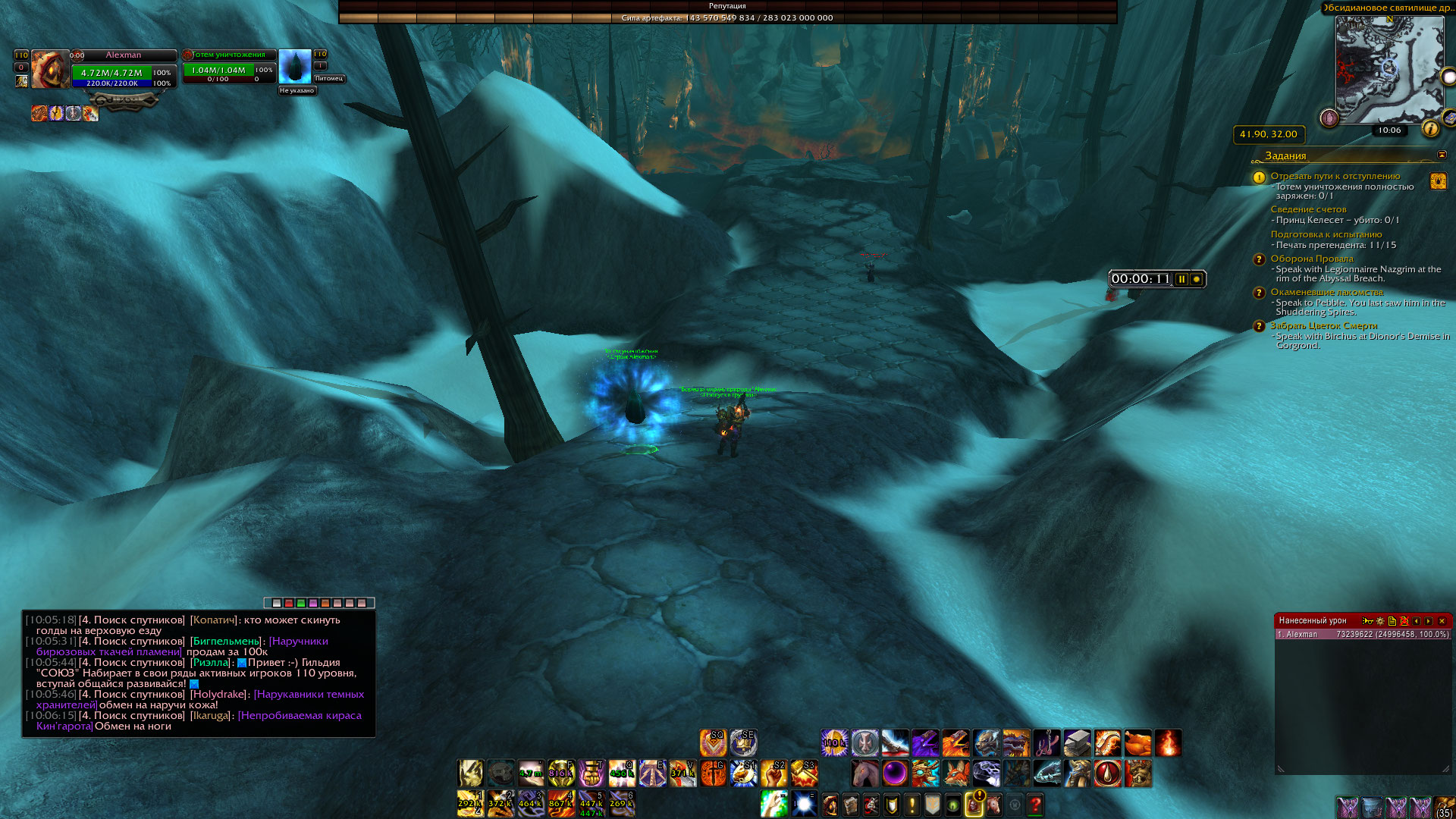The image size is (1456, 819).
Task: Click the minimap
Action: (1389, 70)
